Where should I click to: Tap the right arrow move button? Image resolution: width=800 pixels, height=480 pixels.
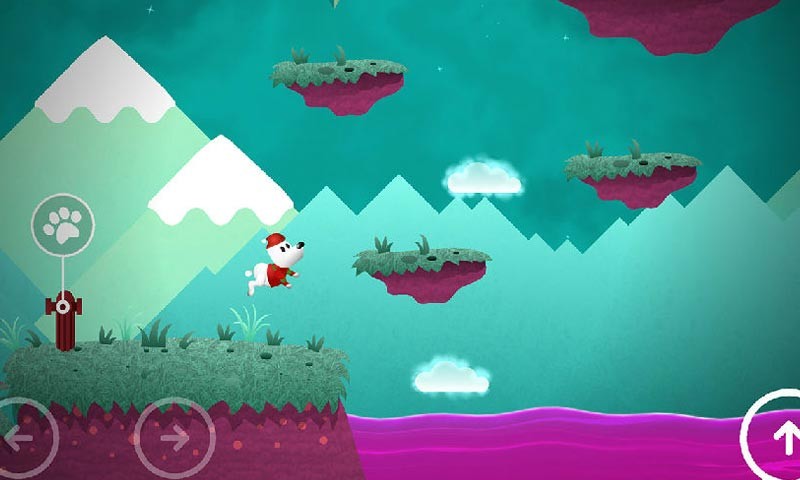[x=174, y=437]
